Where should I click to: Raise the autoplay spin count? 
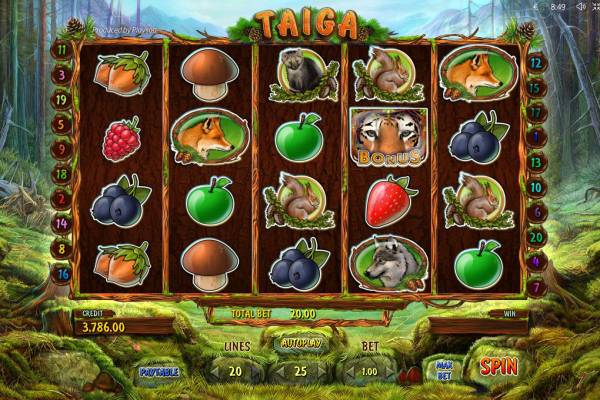(322, 371)
